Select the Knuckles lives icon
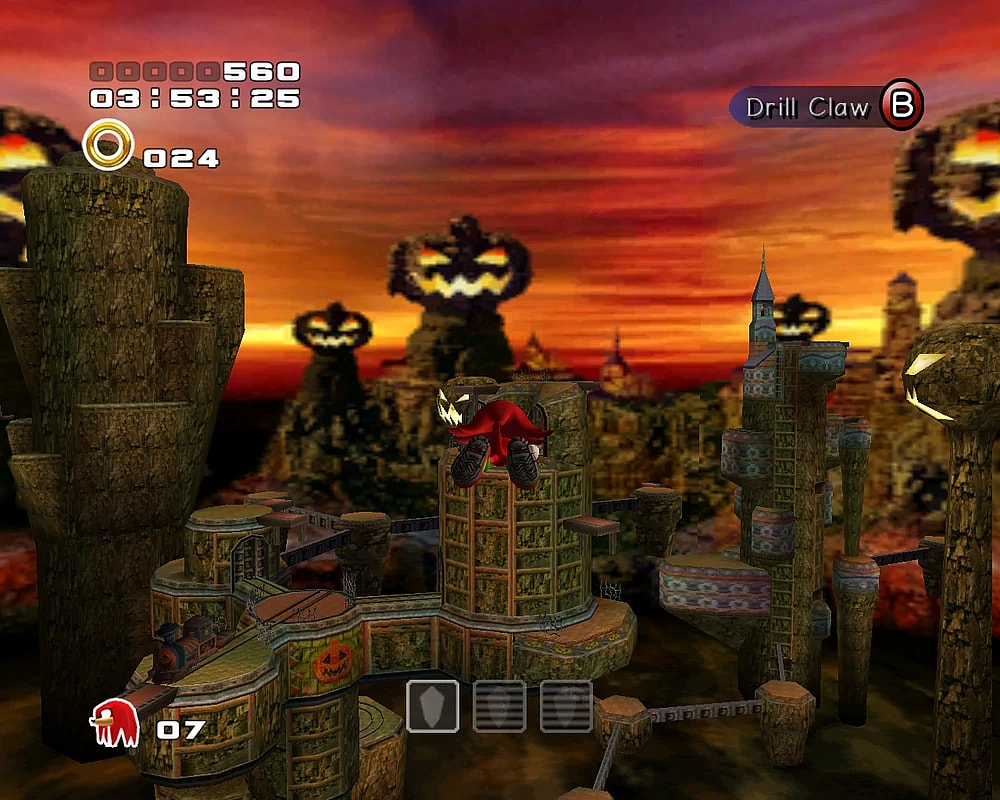The height and width of the screenshot is (800, 1000). click(x=113, y=723)
